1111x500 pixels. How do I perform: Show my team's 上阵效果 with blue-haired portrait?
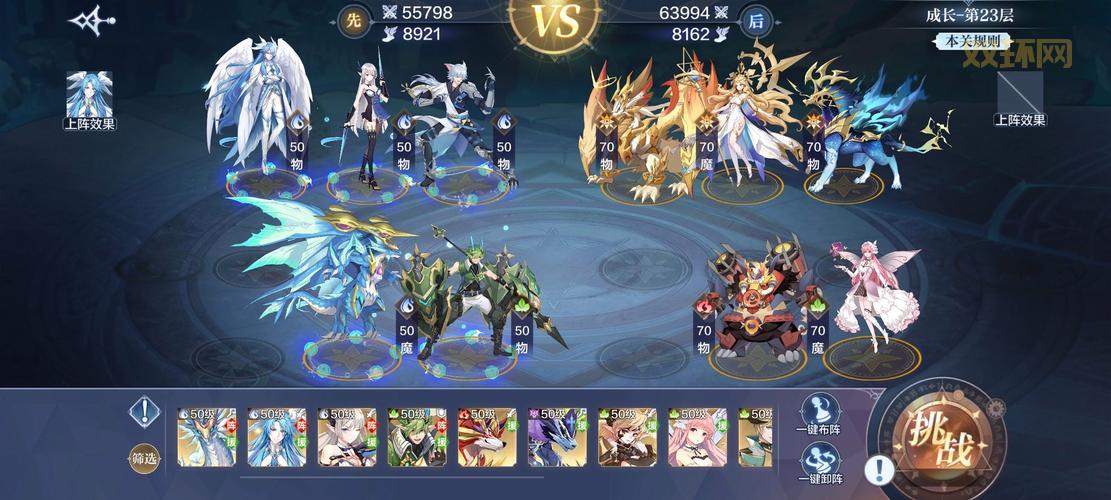90,97
